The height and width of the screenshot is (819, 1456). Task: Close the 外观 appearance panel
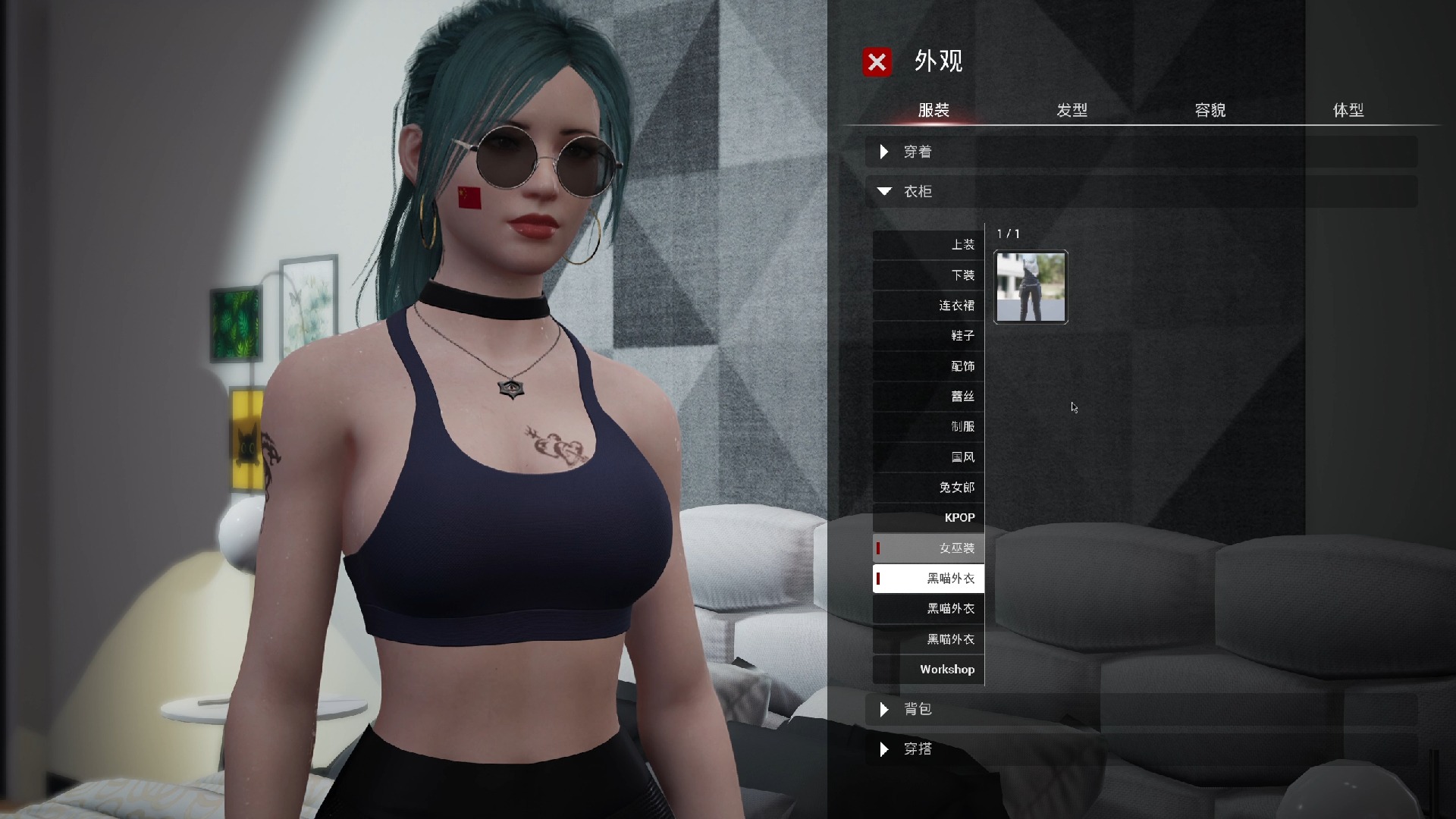point(877,61)
